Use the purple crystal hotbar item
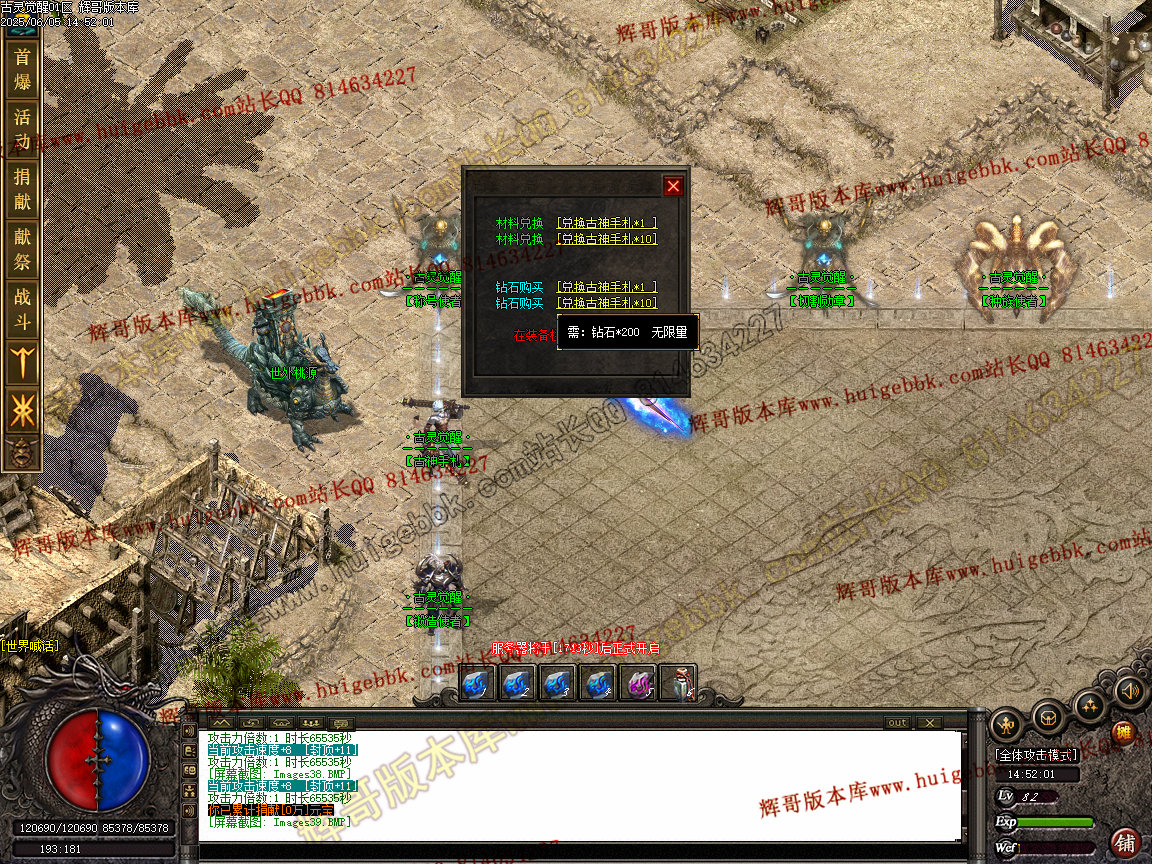1152x864 pixels. coord(637,684)
